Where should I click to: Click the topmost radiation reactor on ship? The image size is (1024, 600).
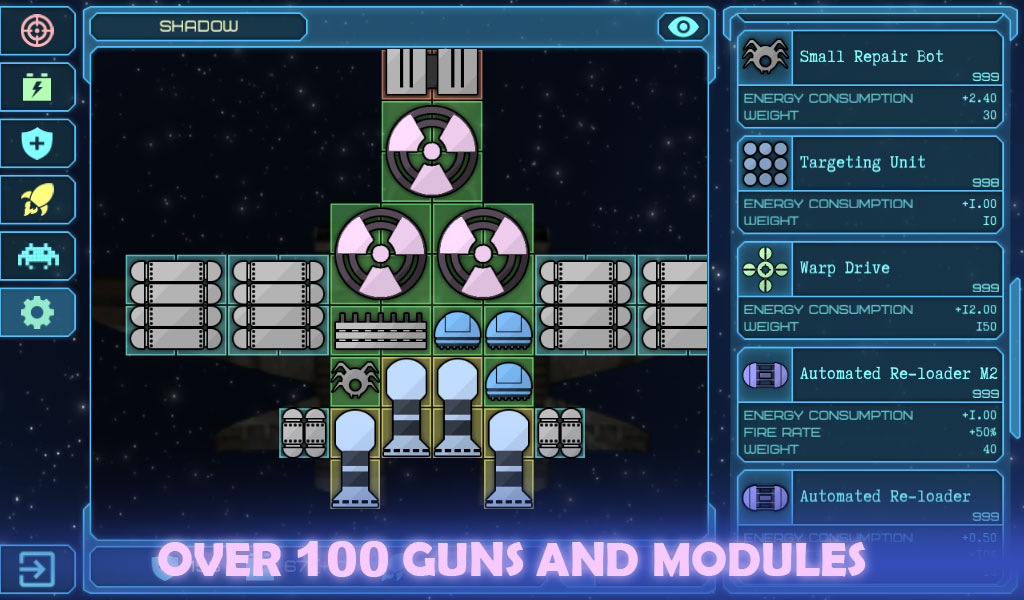tap(431, 152)
